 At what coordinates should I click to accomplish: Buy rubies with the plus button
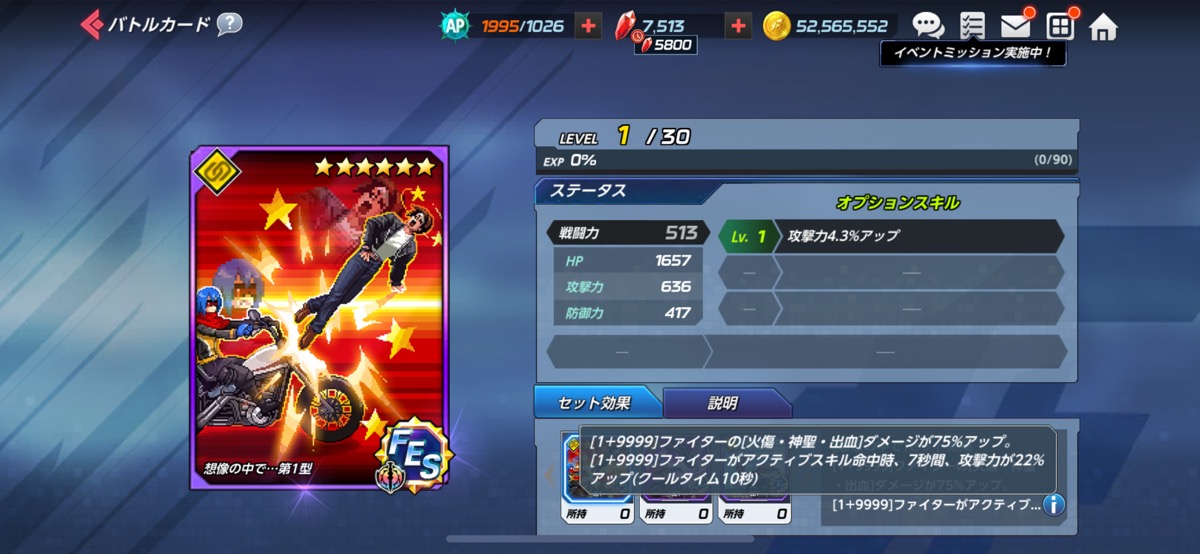click(x=738, y=26)
